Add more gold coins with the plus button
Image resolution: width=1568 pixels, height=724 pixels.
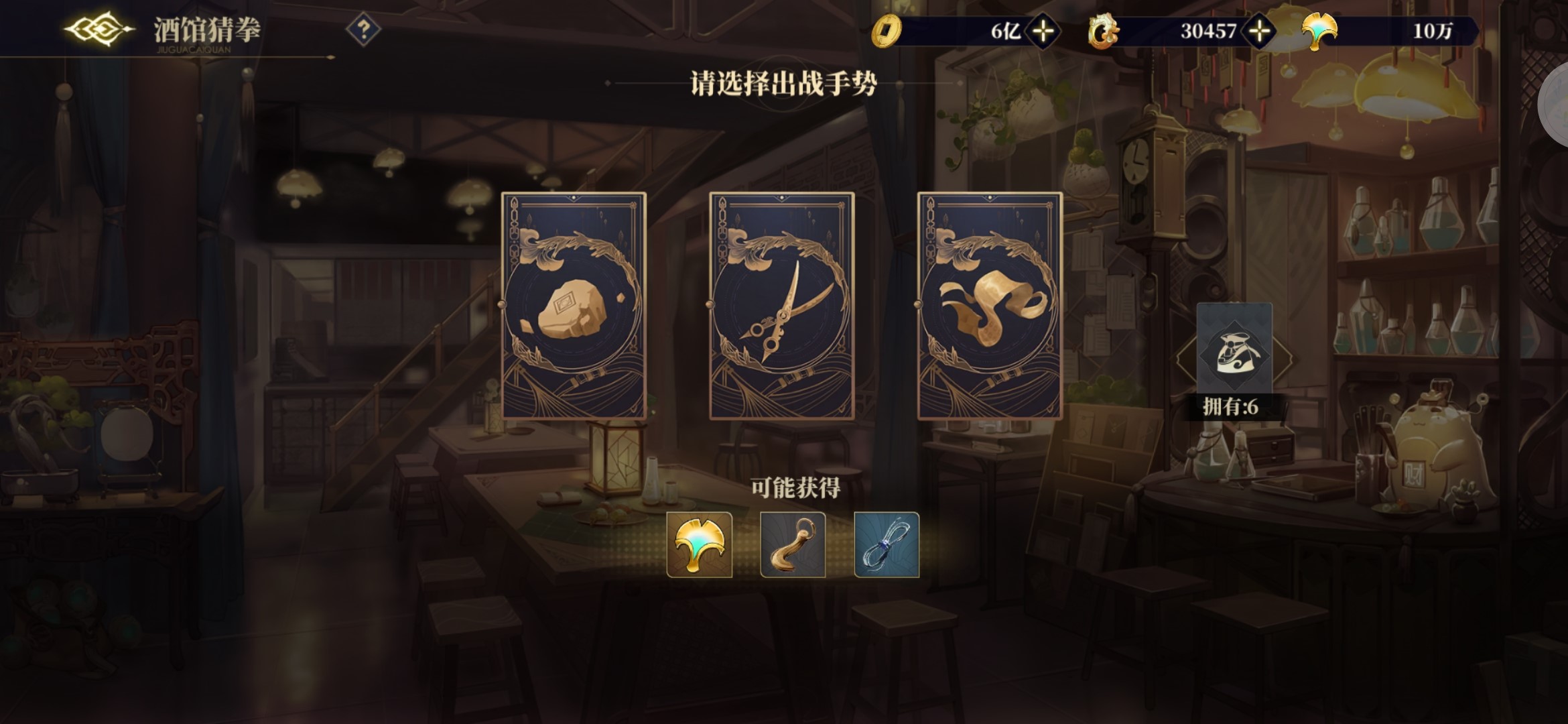(1043, 31)
